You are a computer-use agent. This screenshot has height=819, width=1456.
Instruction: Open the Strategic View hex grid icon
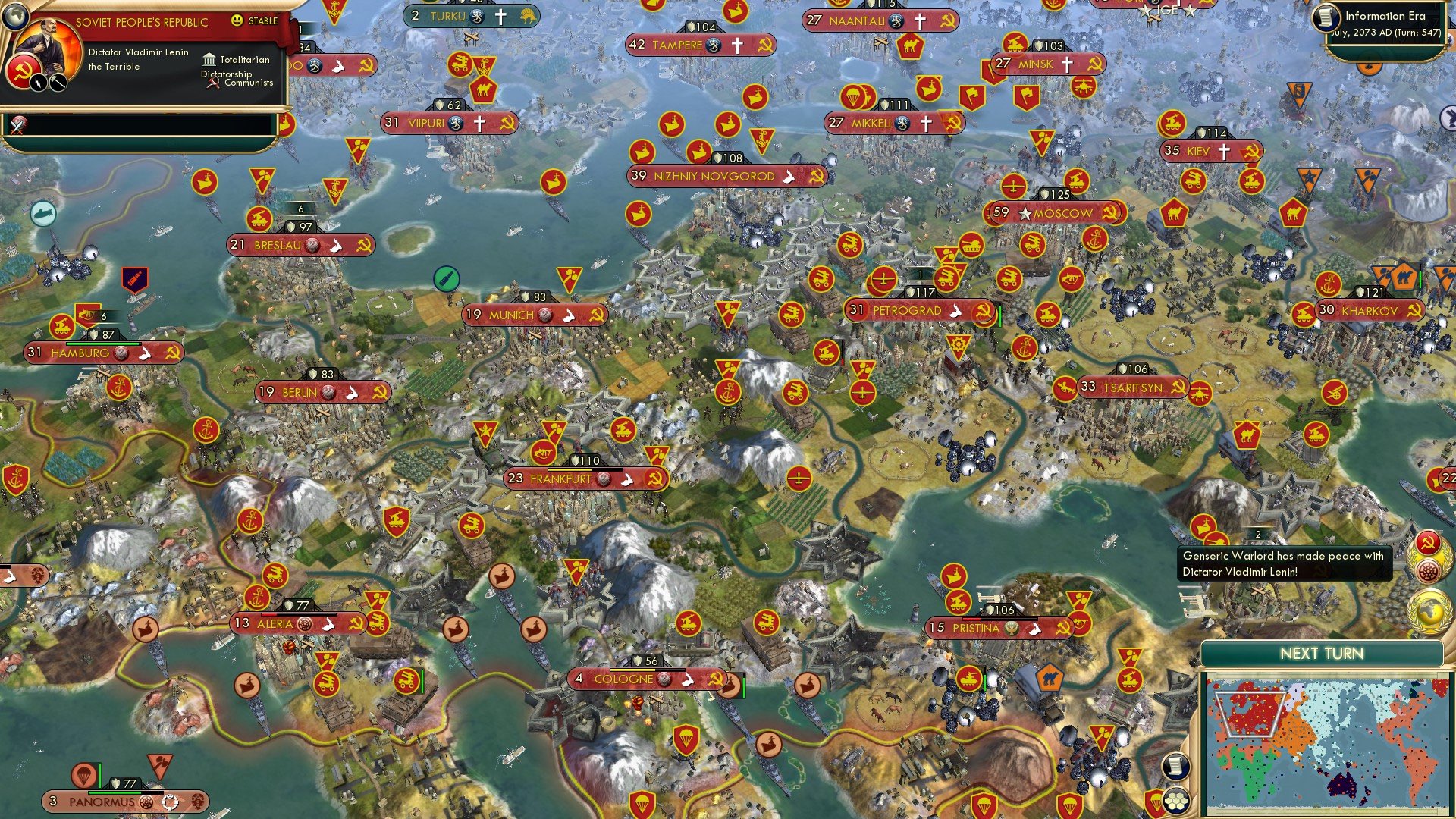pos(1175,802)
